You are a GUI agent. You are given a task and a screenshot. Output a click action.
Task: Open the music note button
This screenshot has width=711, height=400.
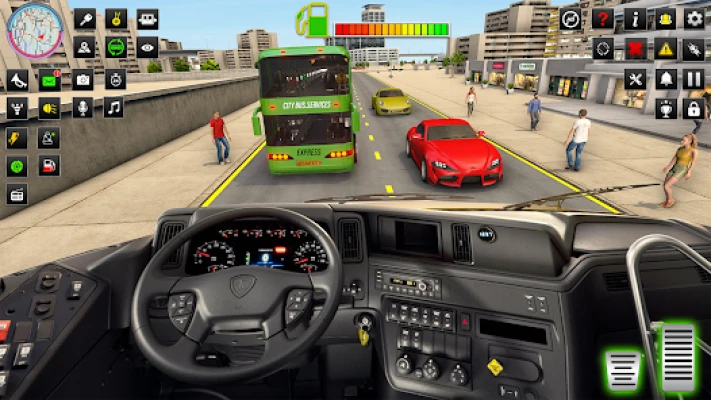[113, 108]
